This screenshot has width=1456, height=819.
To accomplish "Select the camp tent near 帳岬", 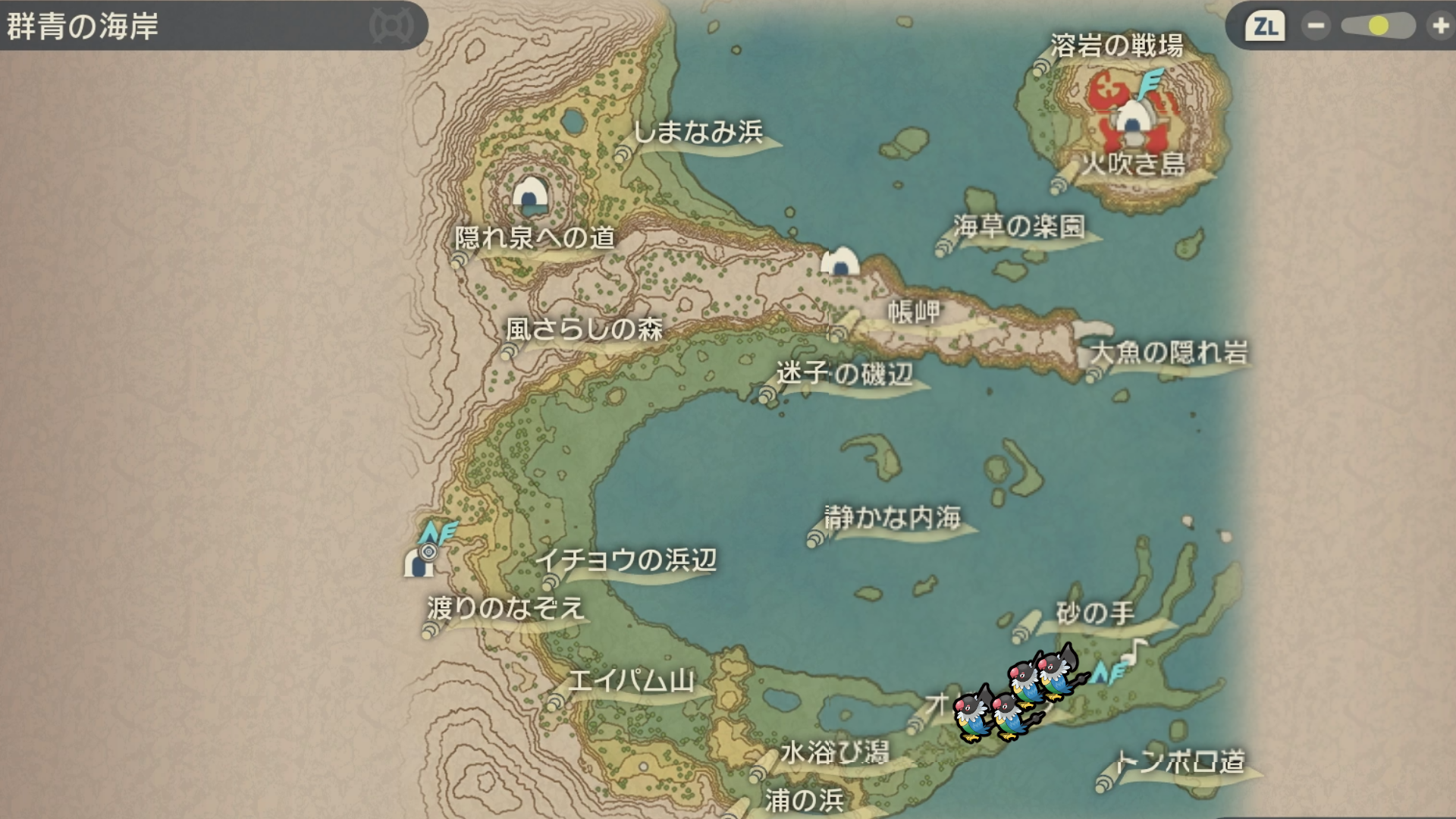I will point(839,262).
